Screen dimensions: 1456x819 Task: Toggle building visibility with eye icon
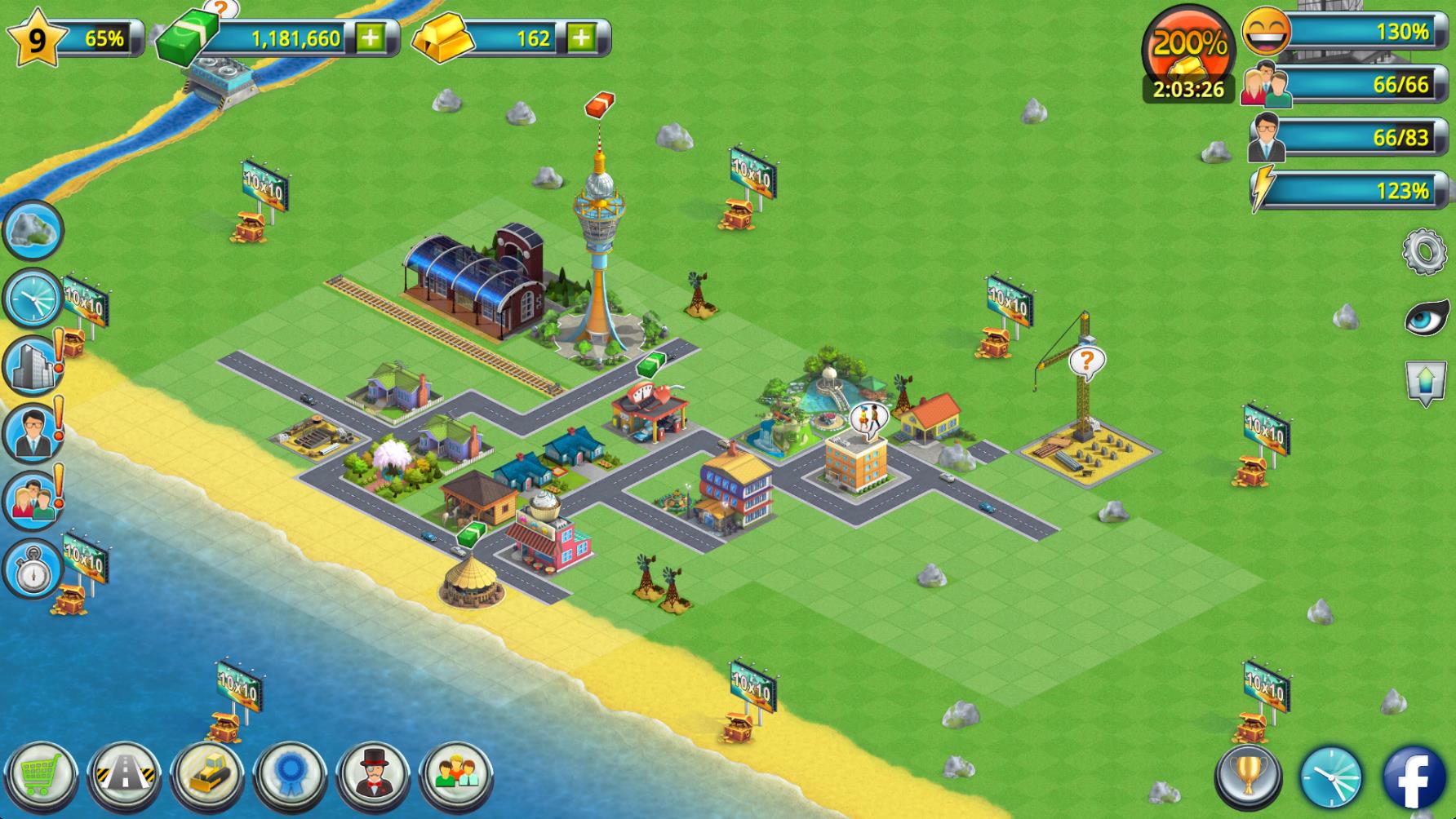[x=1425, y=317]
